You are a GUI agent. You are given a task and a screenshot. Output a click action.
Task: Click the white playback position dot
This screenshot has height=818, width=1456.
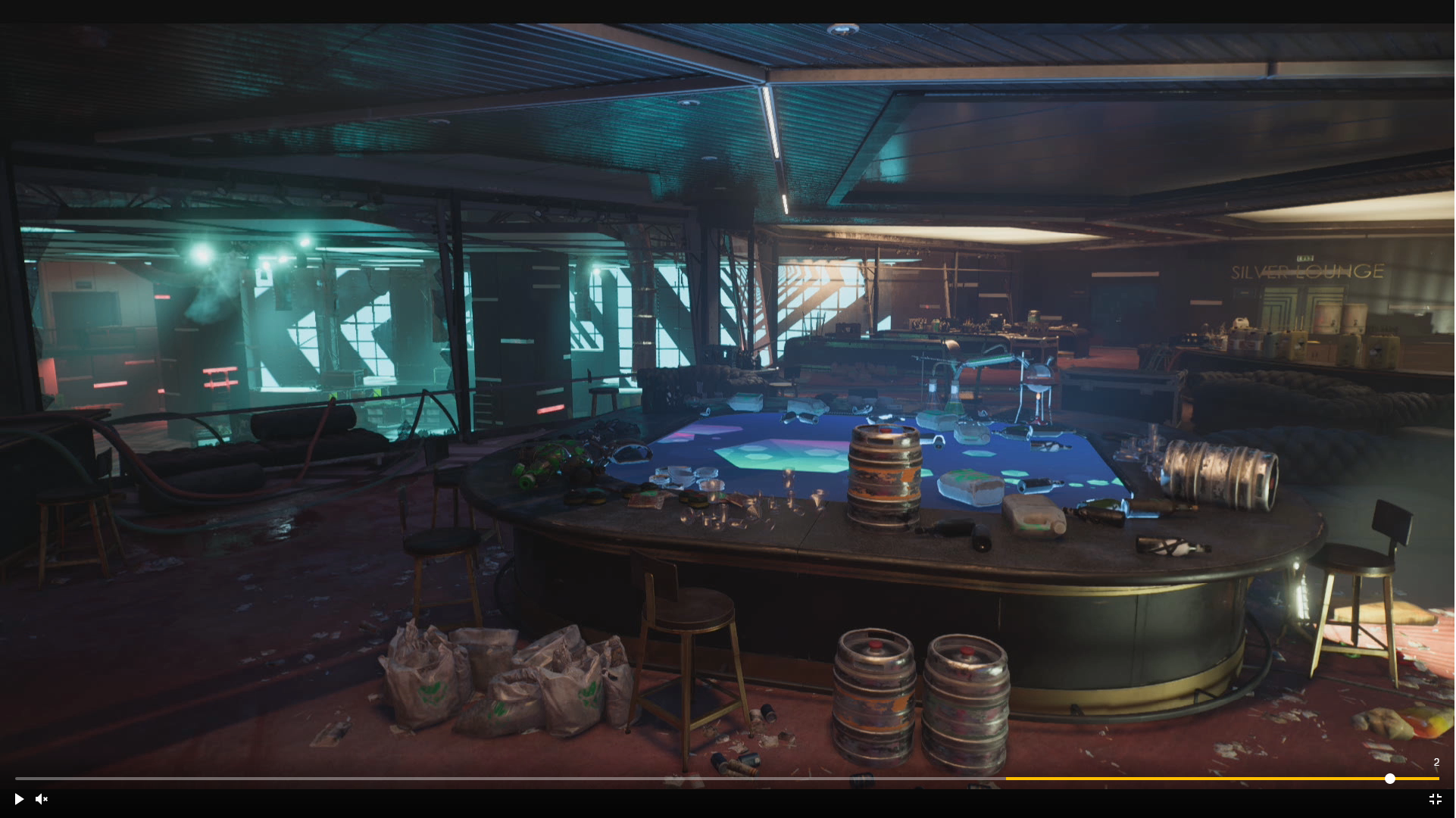[1391, 779]
